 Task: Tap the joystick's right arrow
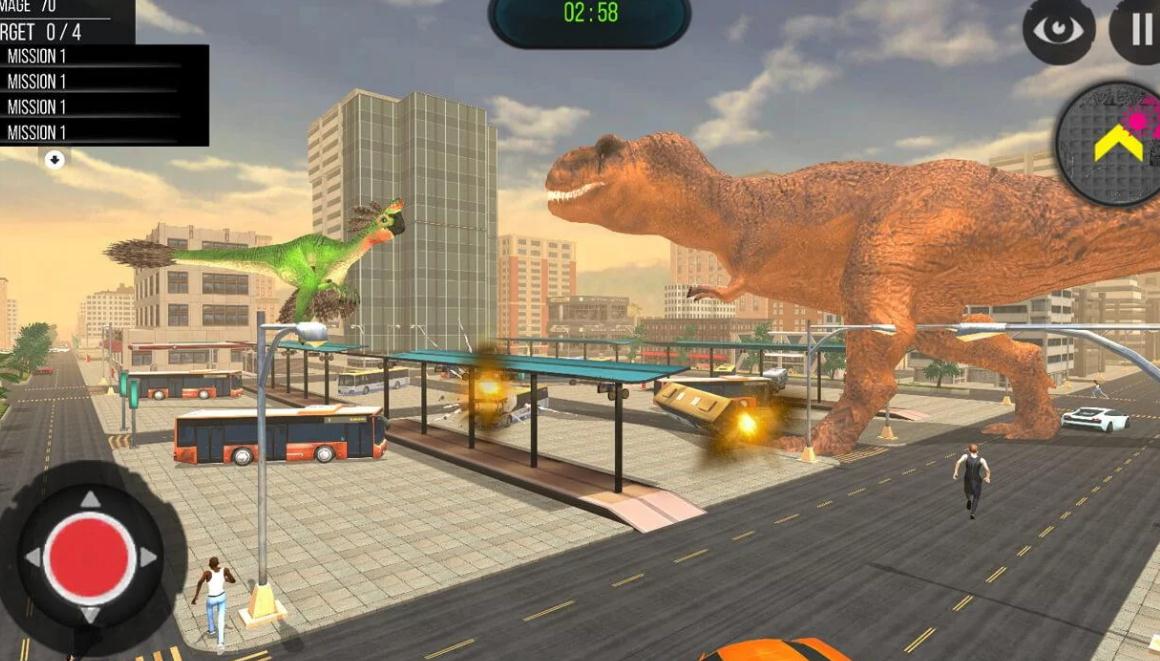coord(149,557)
